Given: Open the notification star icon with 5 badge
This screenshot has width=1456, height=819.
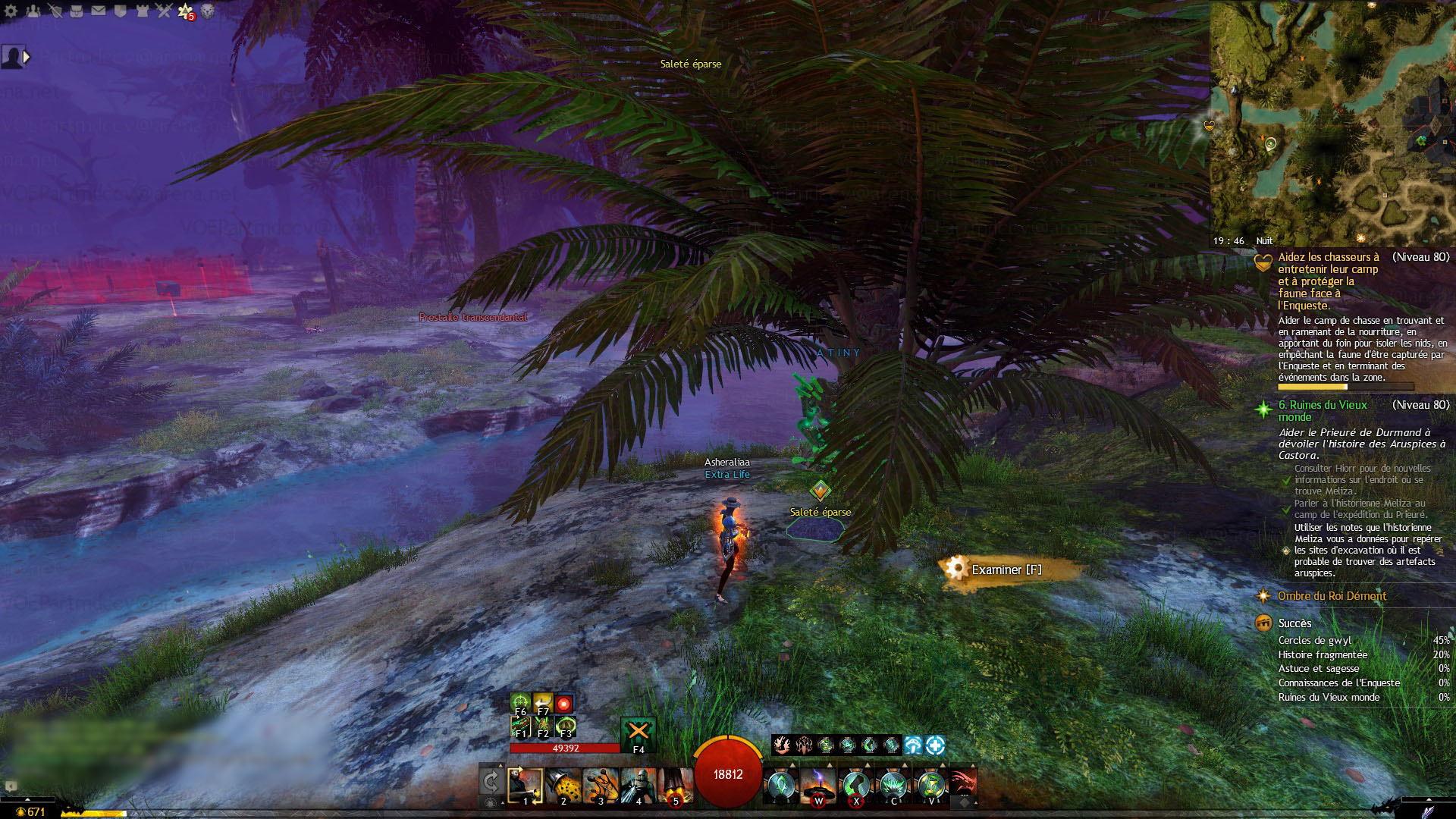Looking at the screenshot, I should click(186, 11).
